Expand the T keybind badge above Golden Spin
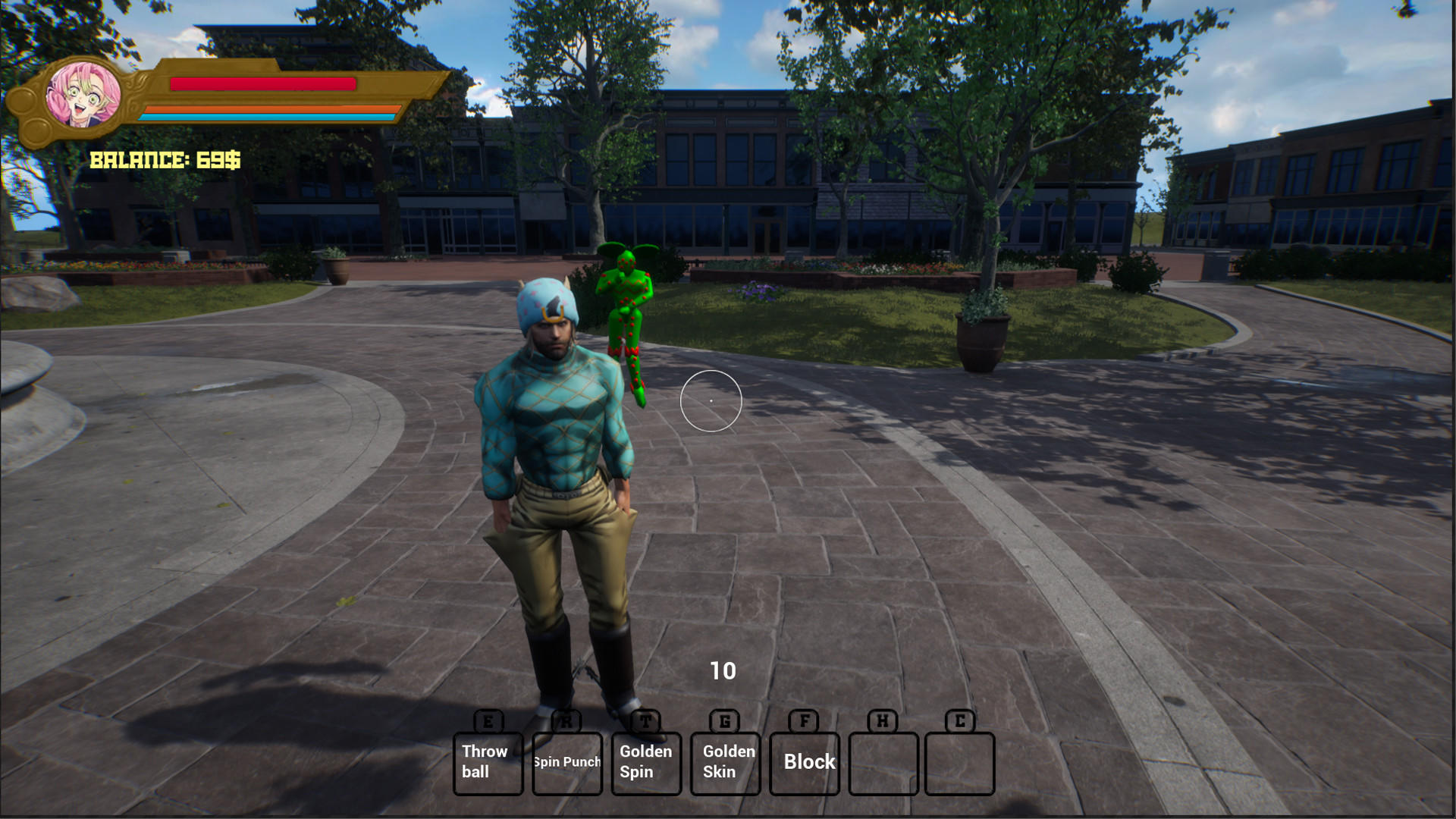 (645, 721)
